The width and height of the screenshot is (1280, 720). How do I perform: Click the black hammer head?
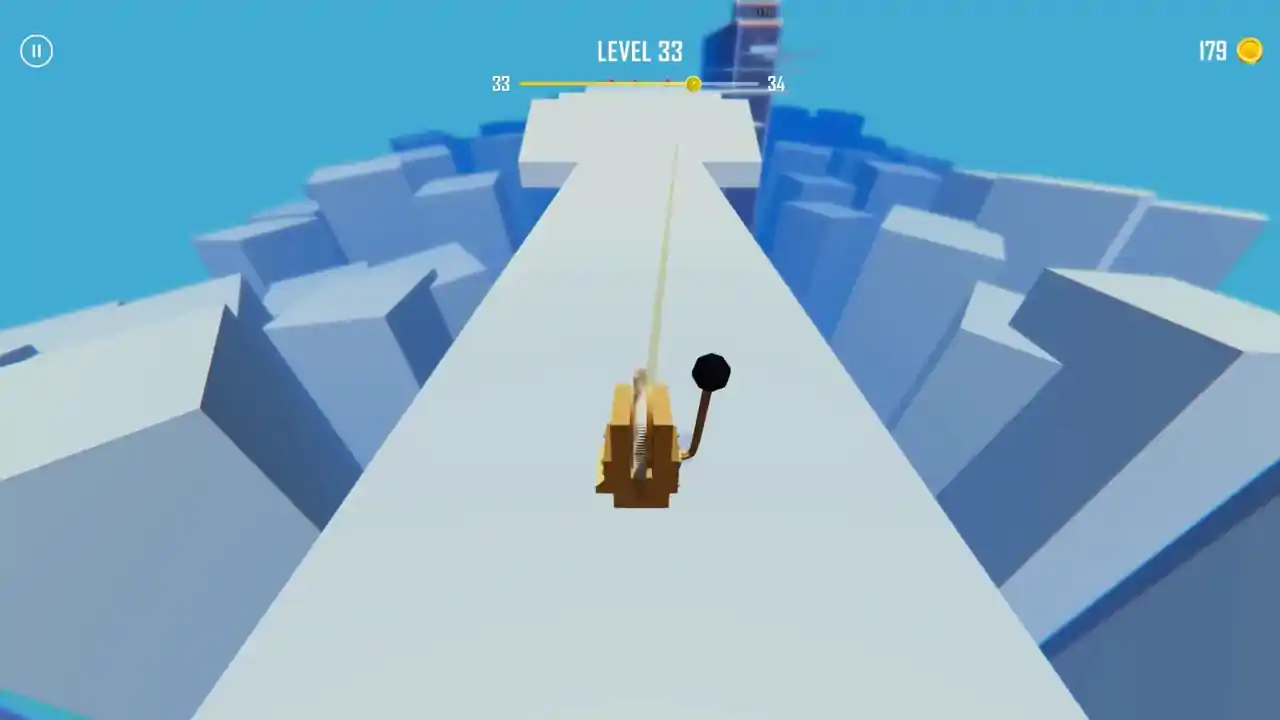[x=709, y=372]
